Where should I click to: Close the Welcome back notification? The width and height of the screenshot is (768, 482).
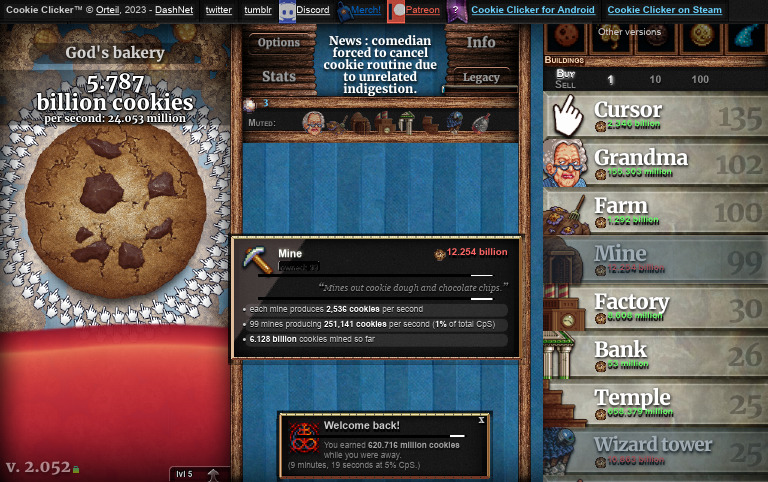click(481, 420)
